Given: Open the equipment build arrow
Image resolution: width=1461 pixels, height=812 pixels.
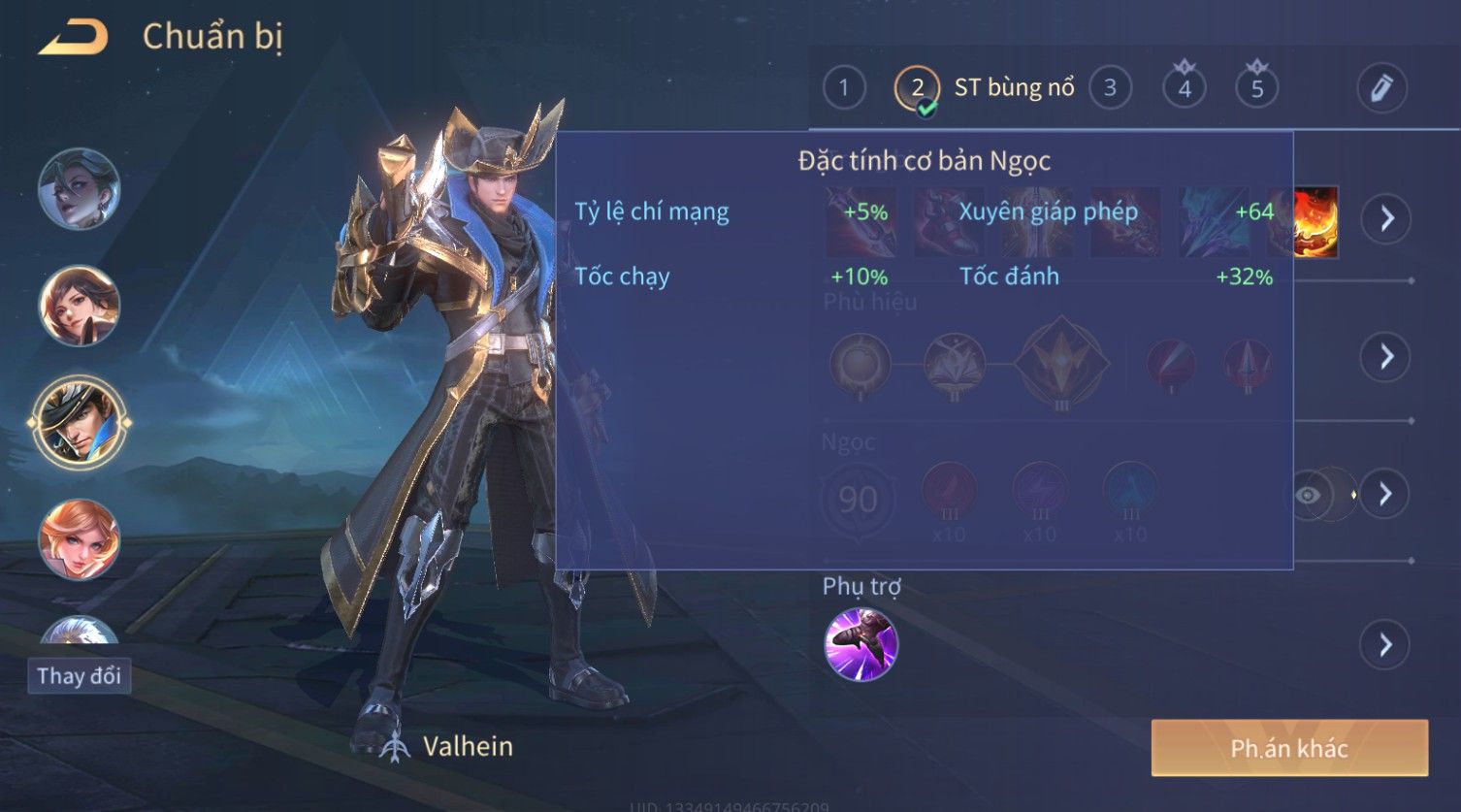Looking at the screenshot, I should click(1386, 218).
